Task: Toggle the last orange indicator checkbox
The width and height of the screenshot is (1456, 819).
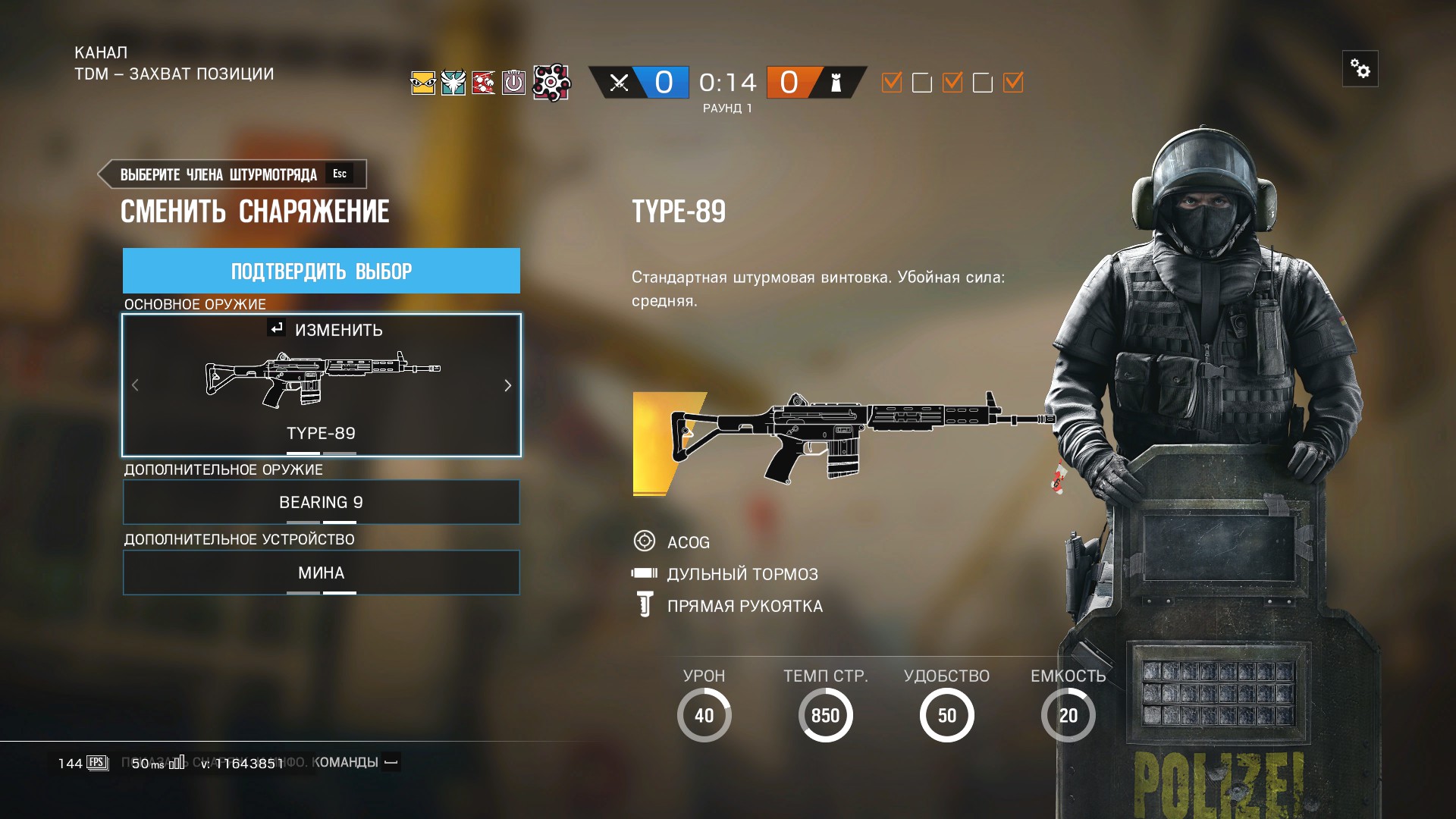Action: point(1014,83)
